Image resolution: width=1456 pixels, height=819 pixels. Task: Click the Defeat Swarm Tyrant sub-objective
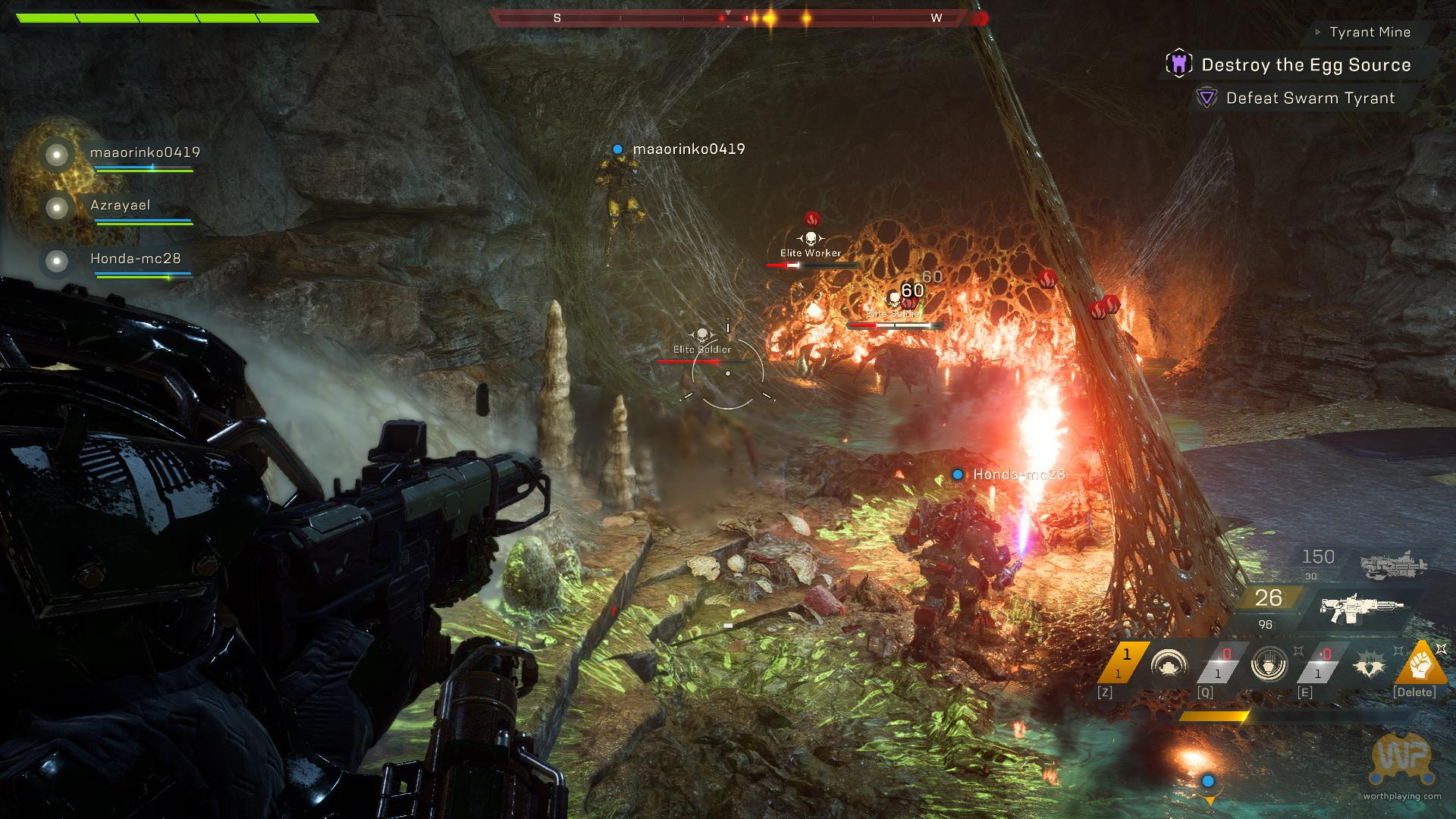coord(1310,98)
